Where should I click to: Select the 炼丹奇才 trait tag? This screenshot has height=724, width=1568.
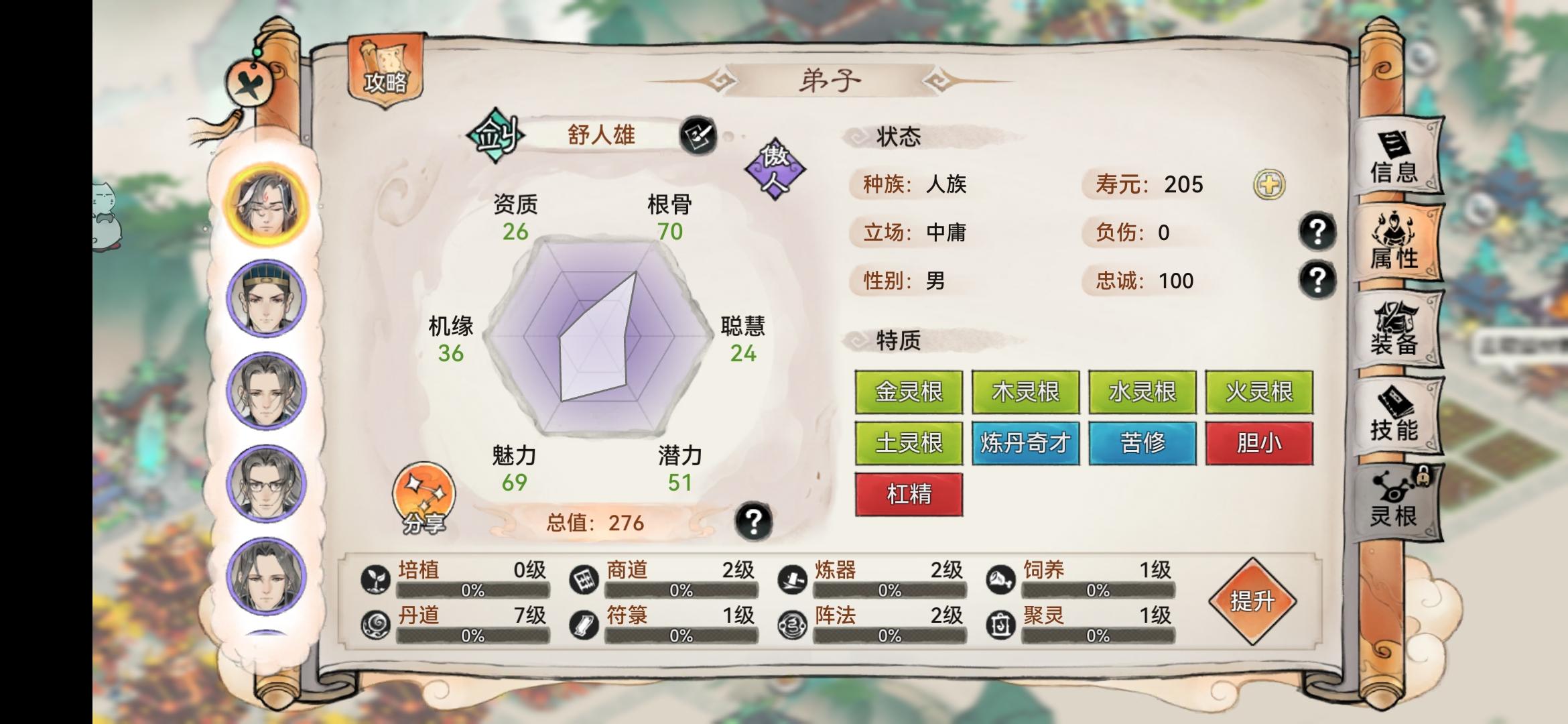tap(1027, 443)
